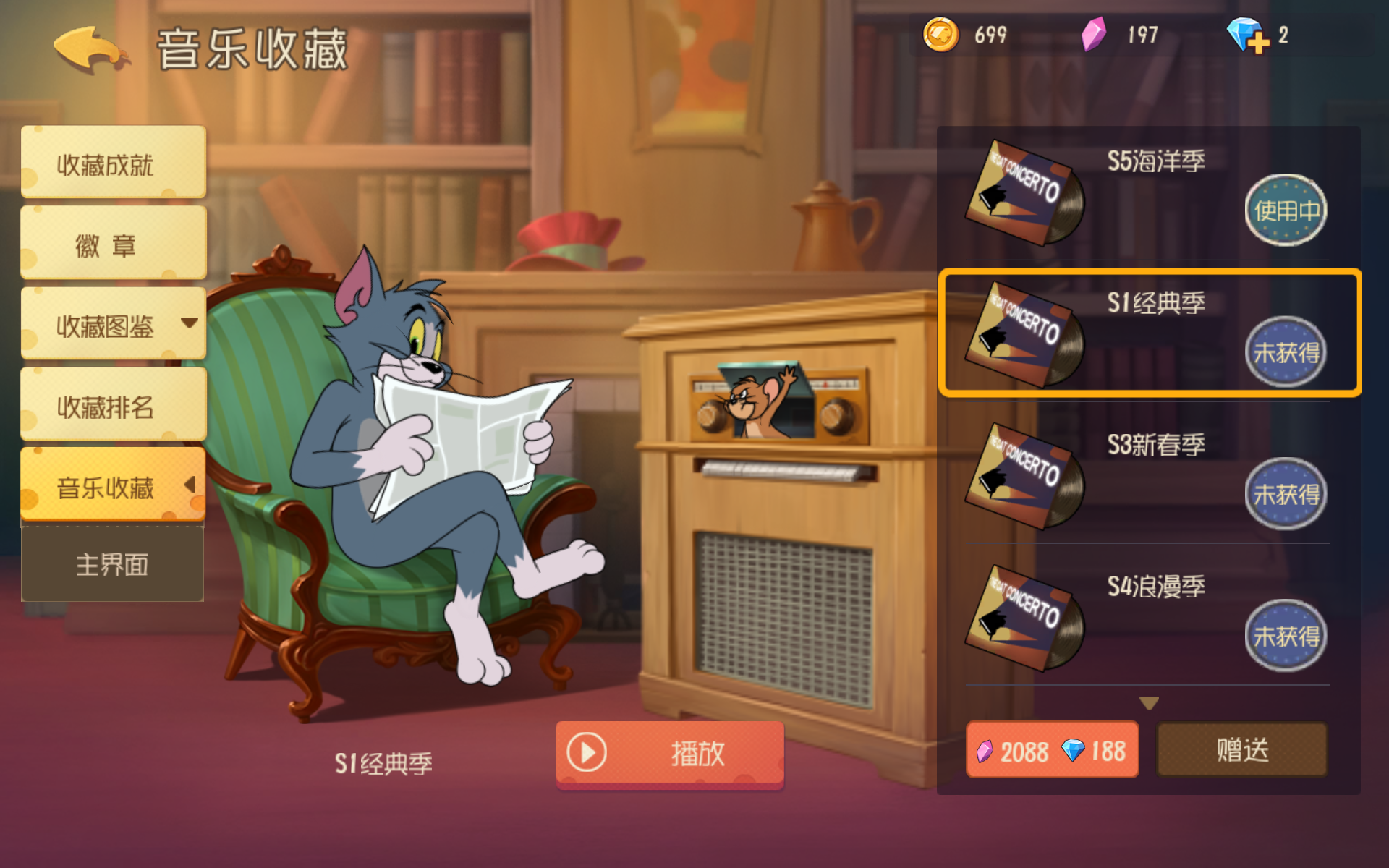Click the plus icon to buy diamonds
The width and height of the screenshot is (1389, 868).
(1259, 43)
